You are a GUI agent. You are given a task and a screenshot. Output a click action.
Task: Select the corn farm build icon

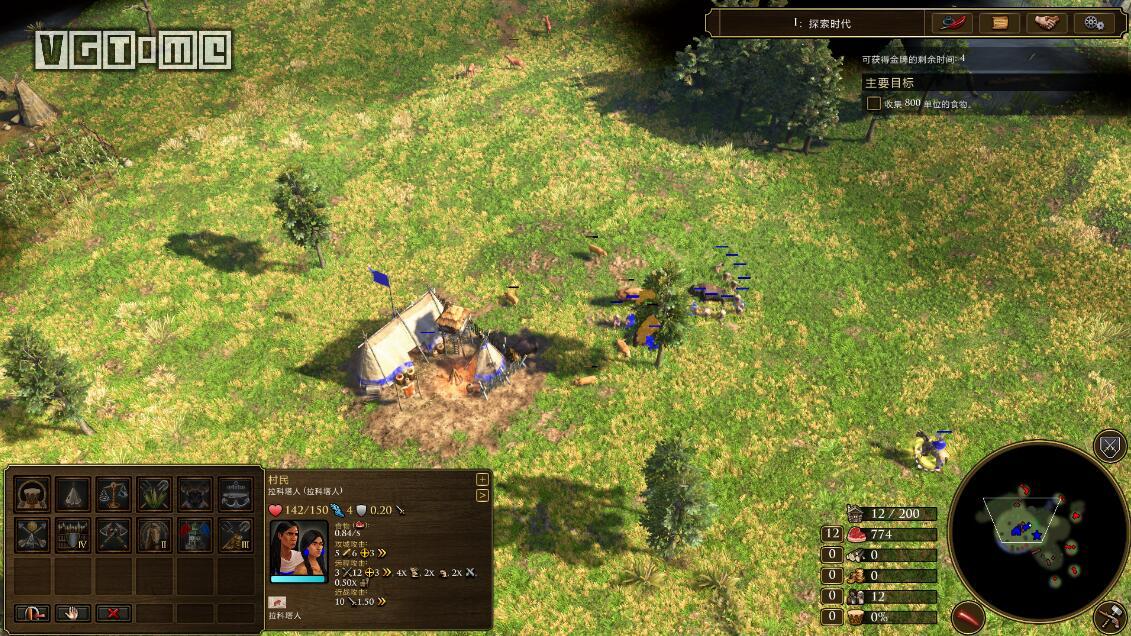pos(154,494)
